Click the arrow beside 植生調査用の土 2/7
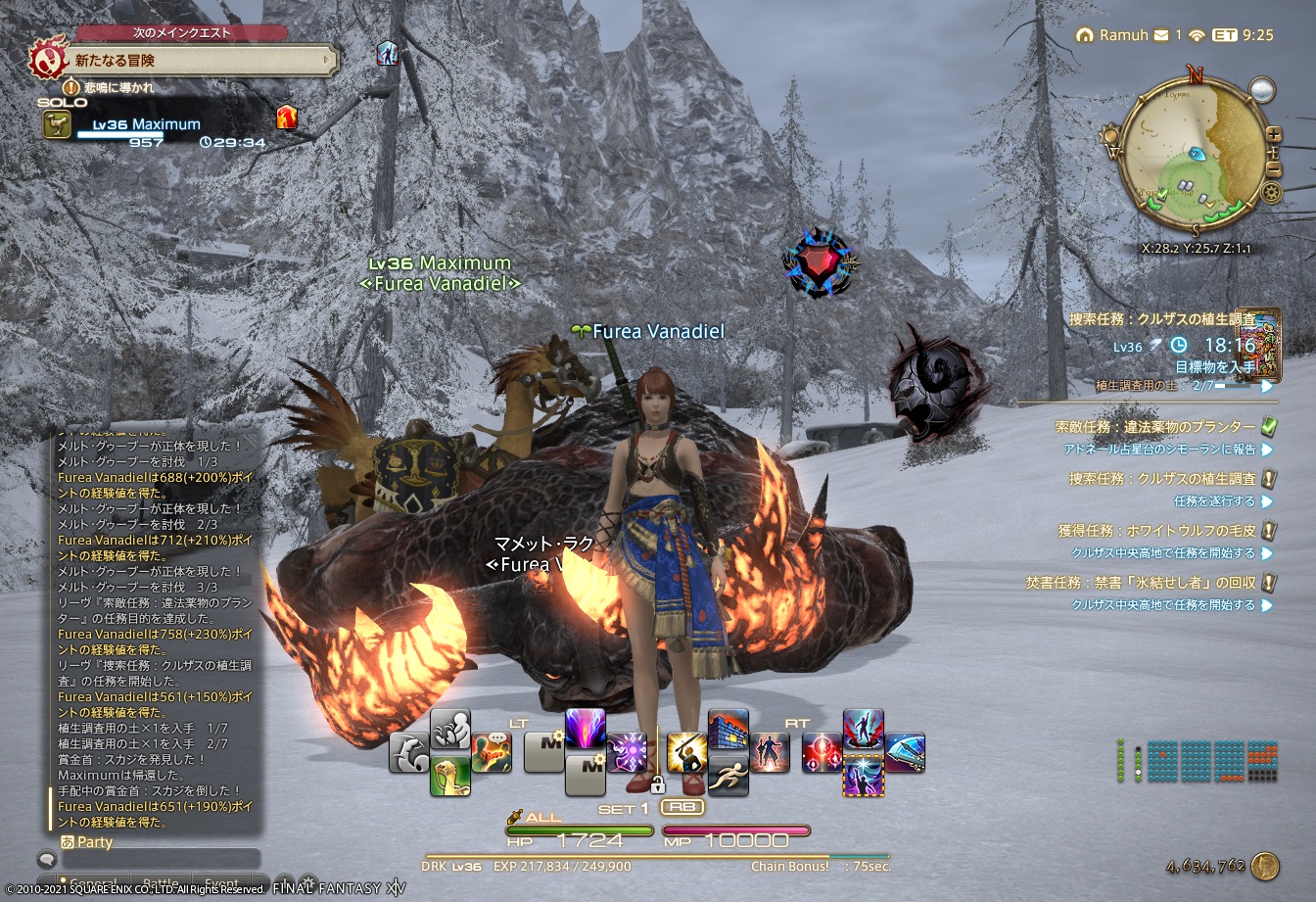The height and width of the screenshot is (902, 1316). coord(1266,386)
